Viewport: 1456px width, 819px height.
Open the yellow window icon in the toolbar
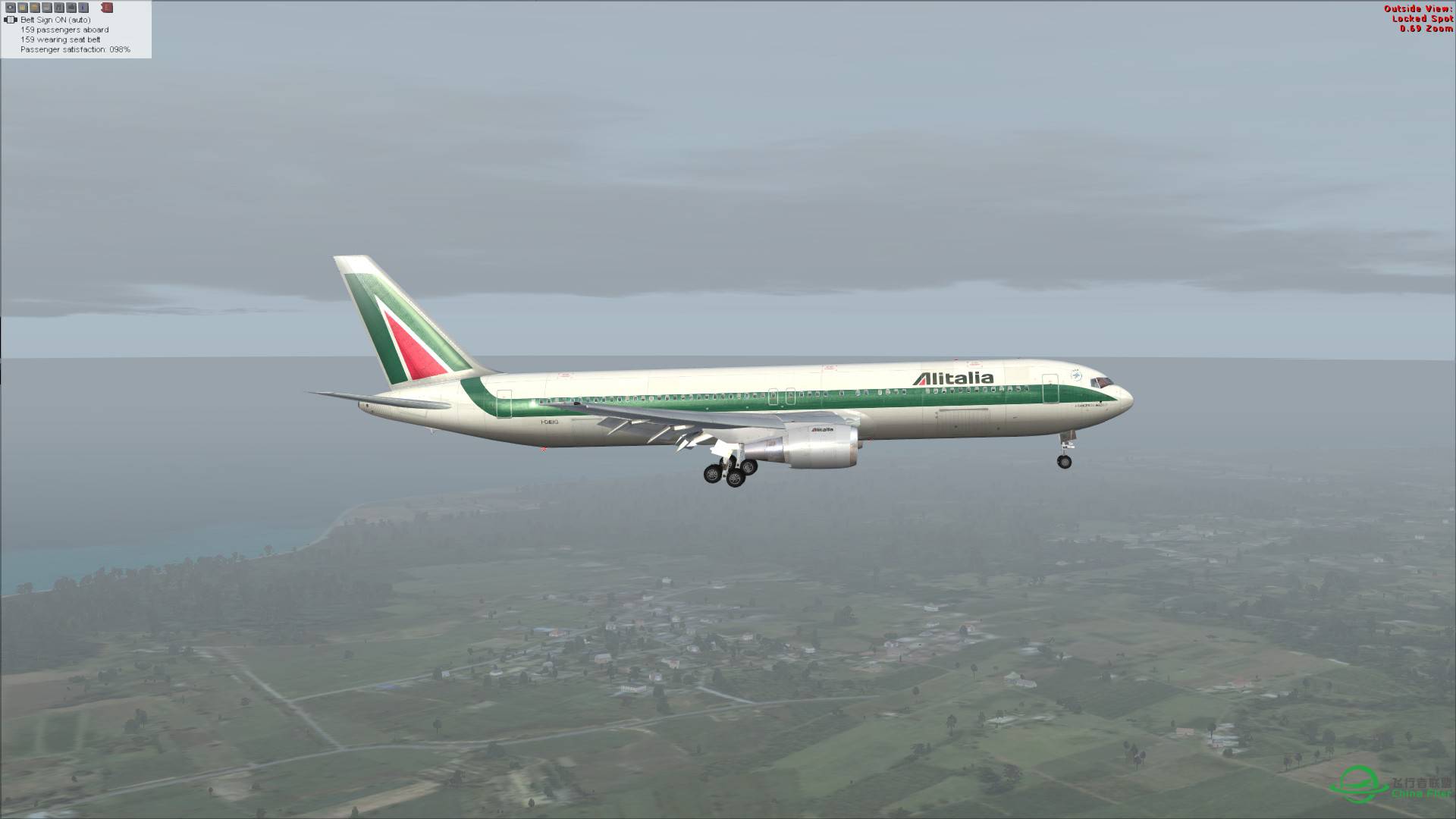click(22, 8)
